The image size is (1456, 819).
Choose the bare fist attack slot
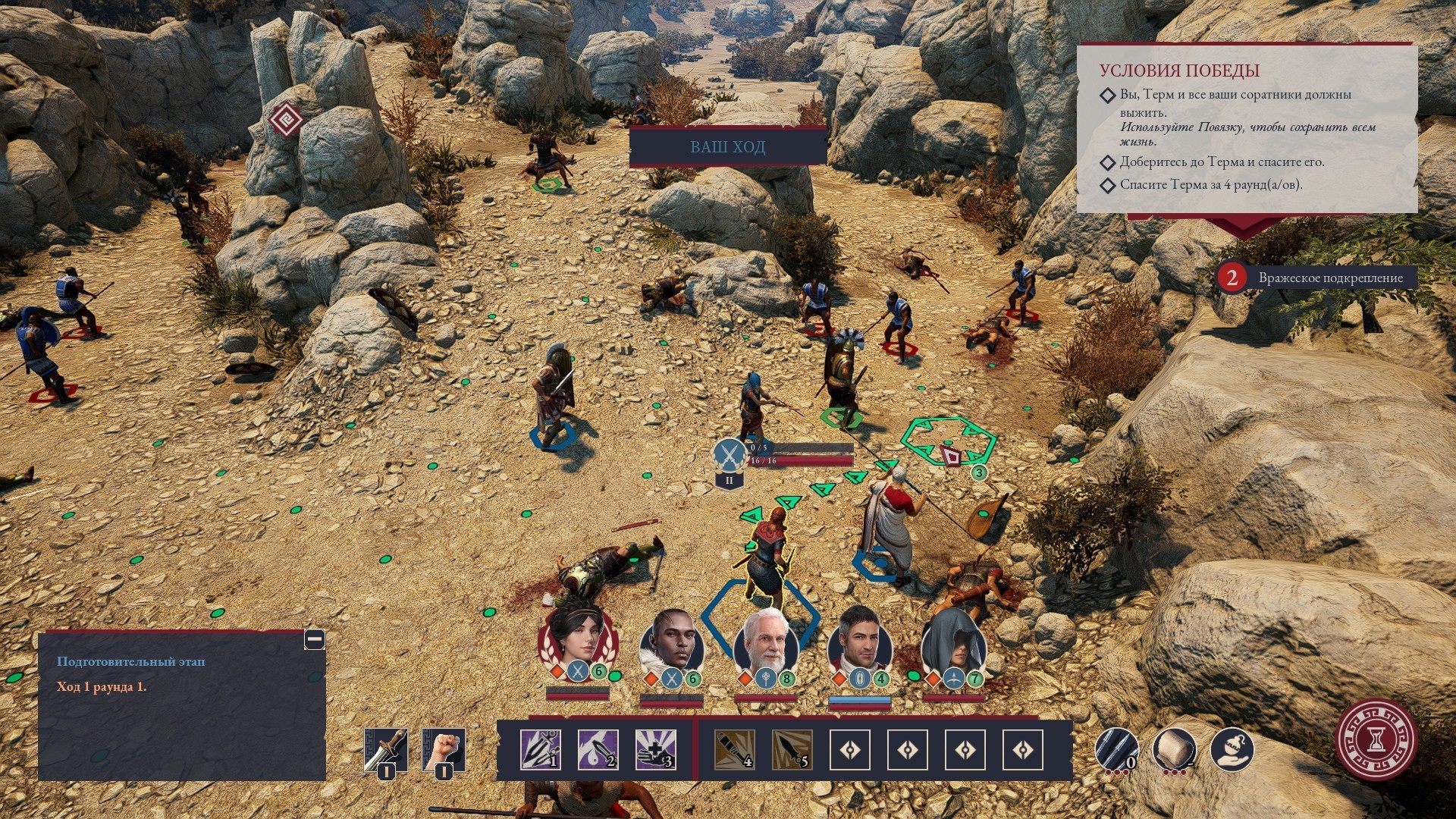pos(444,750)
